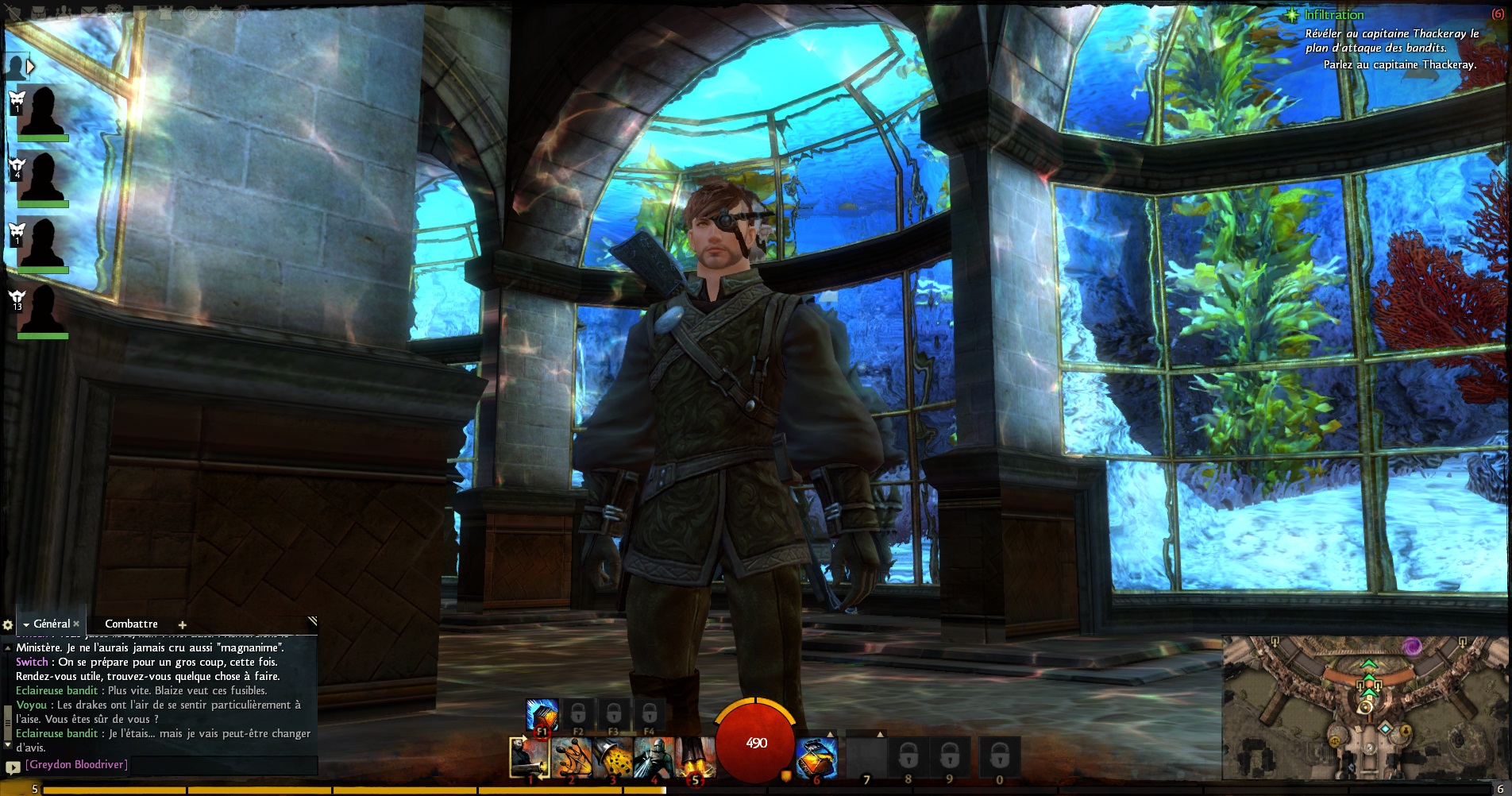Screen dimensions: 1512x796
Task: Activate the F1 toolbelt skill
Action: click(x=542, y=715)
